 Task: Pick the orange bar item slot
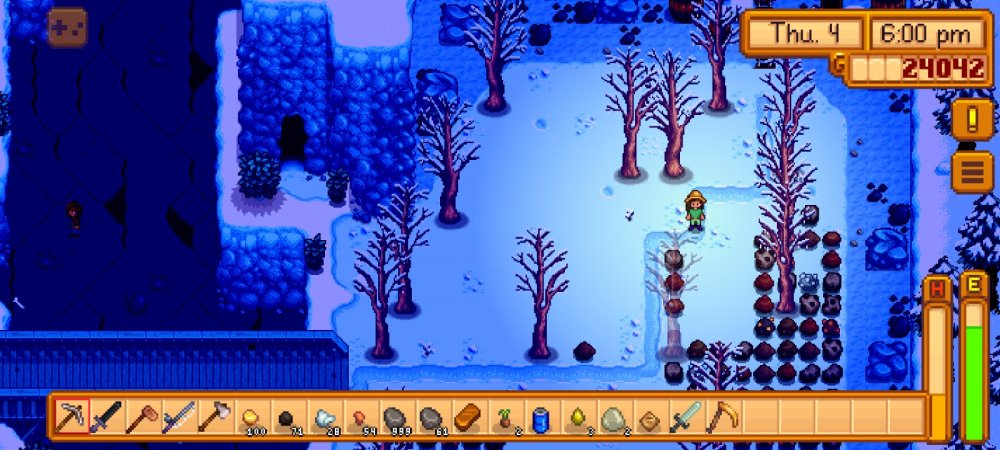[466, 416]
